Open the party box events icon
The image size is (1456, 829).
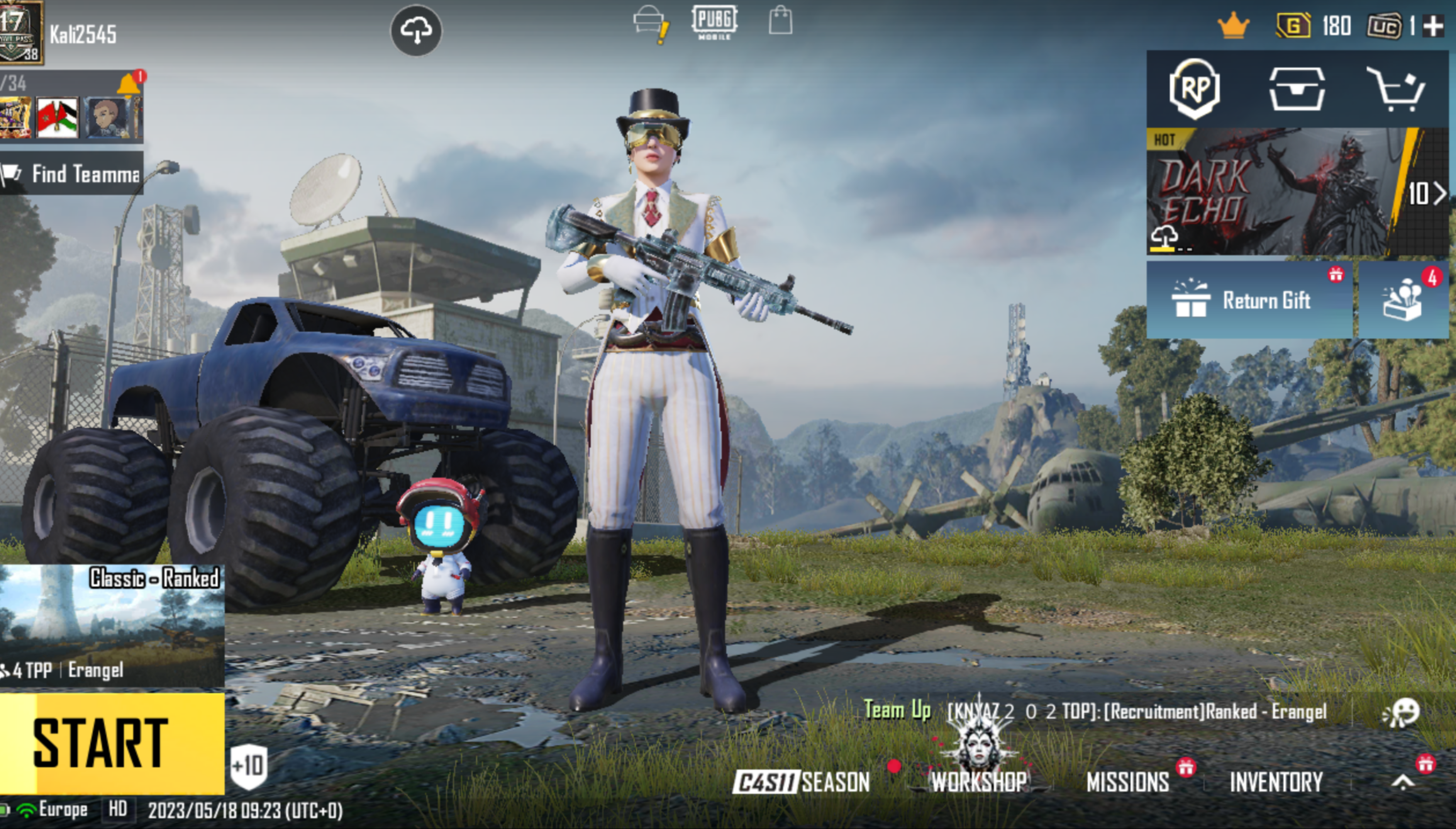point(1402,300)
